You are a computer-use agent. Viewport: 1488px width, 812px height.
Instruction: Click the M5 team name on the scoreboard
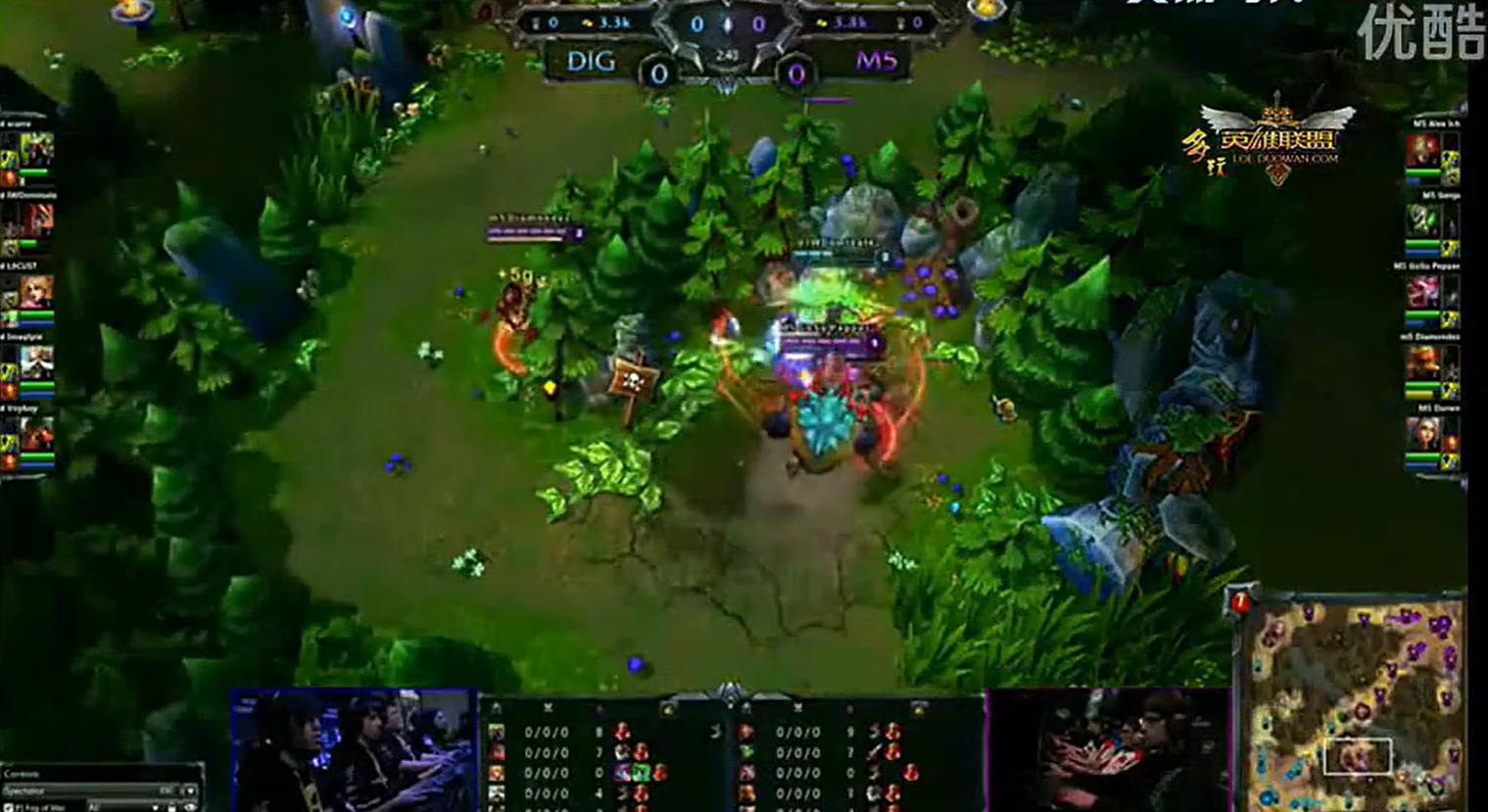(x=875, y=62)
